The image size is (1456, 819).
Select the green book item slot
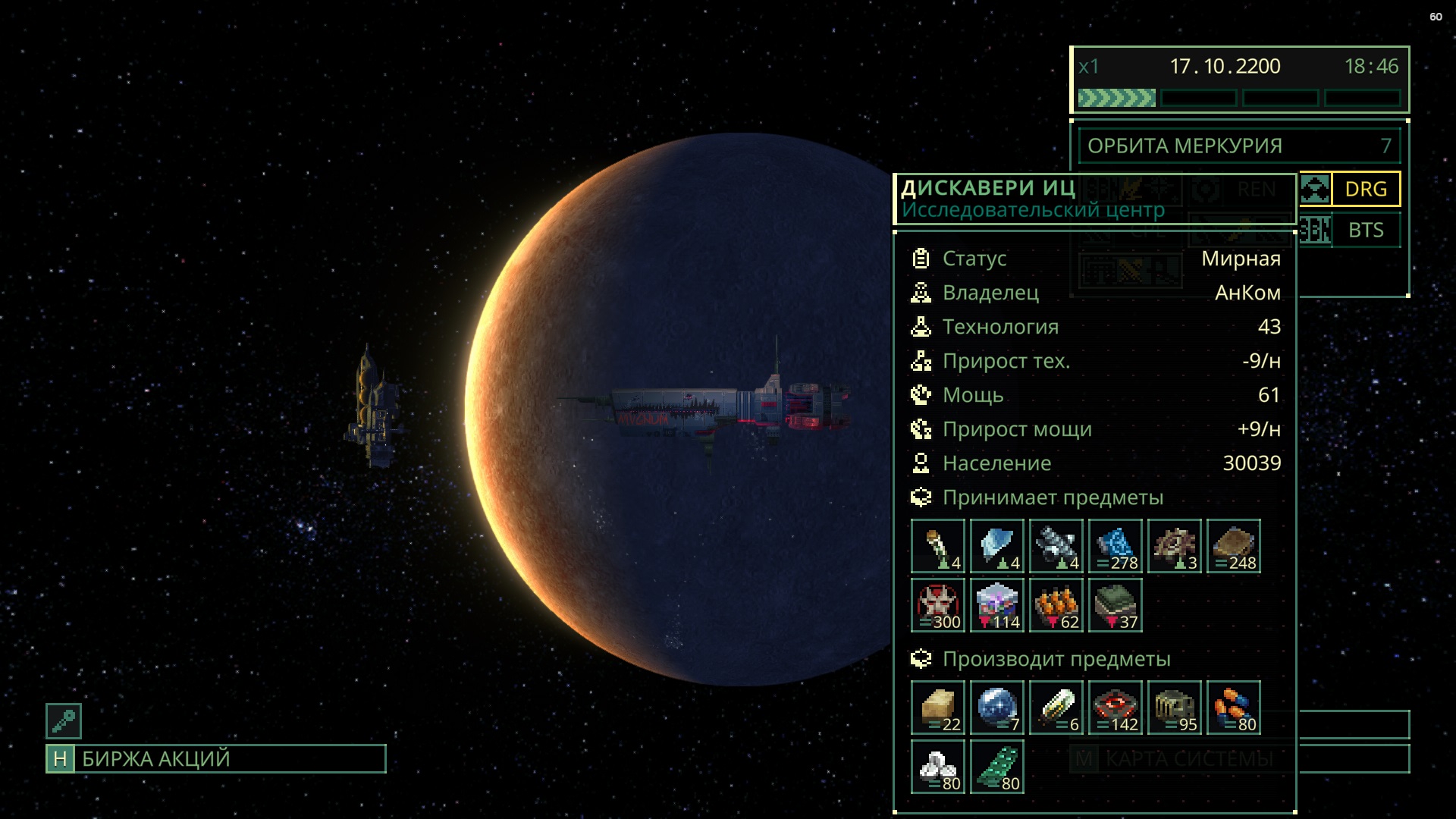1116,605
